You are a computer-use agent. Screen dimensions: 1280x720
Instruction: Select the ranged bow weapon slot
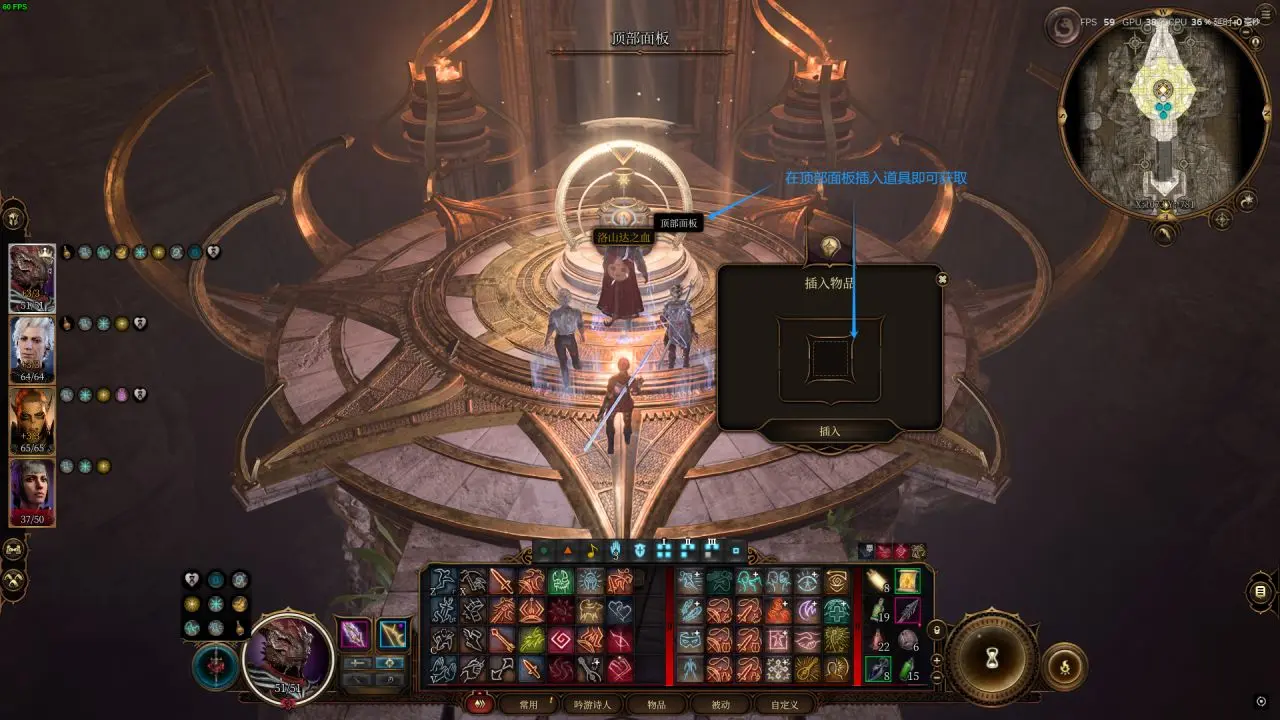pyautogui.click(x=393, y=634)
